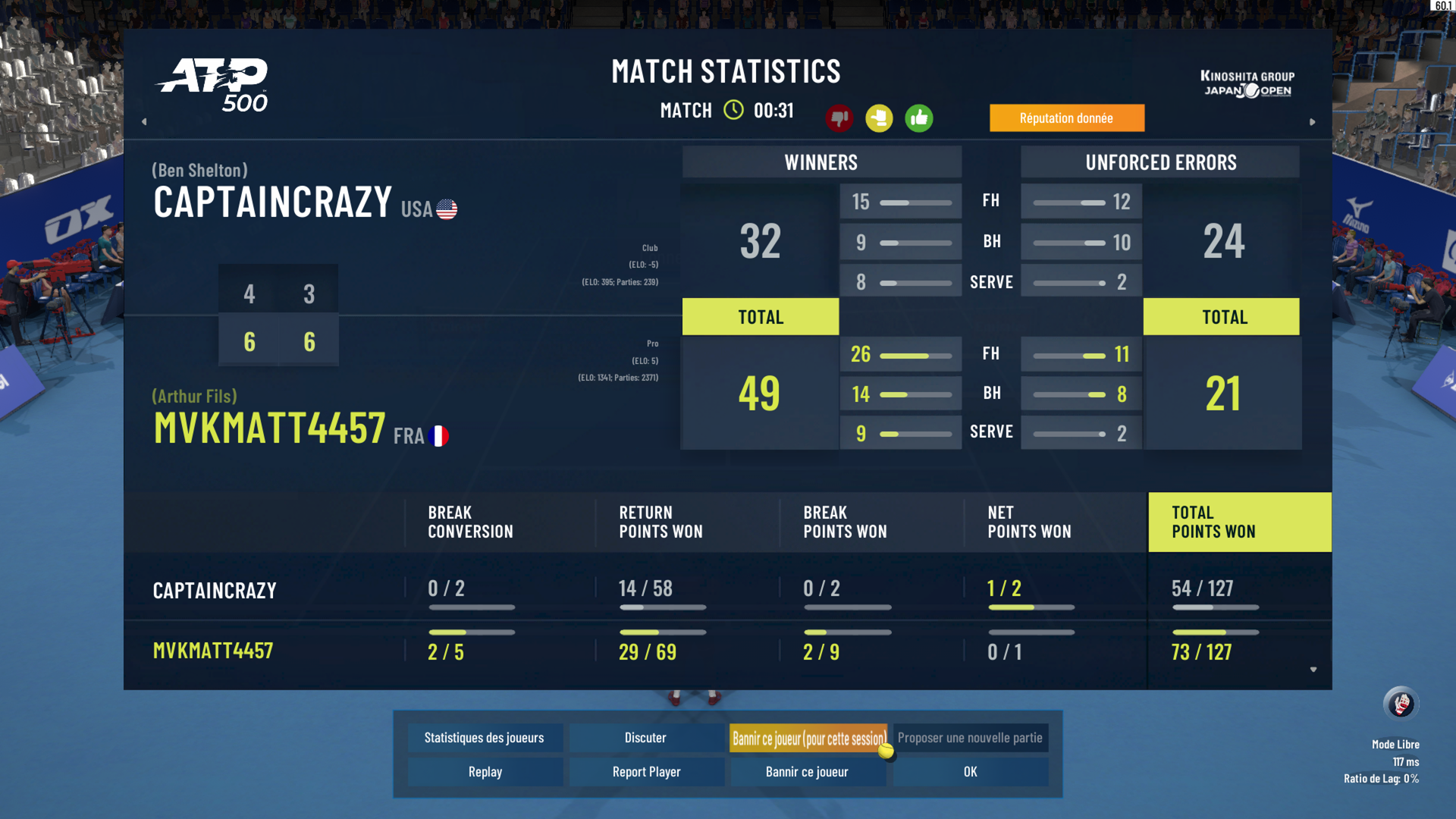Screen dimensions: 1456x819
Task: Choose Proposer une nouvelle partie
Action: click(x=970, y=738)
